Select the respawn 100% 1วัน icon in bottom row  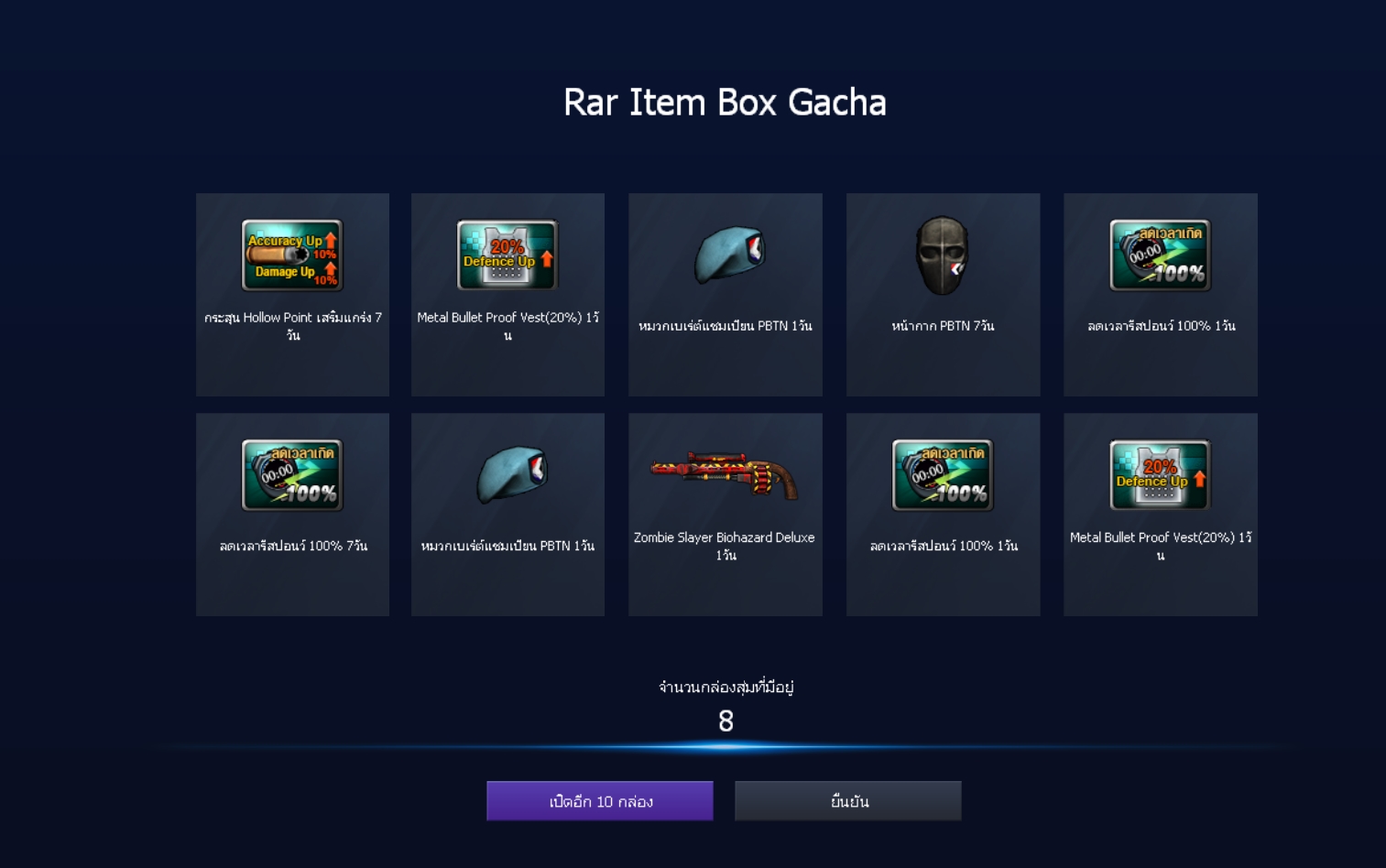(942, 474)
